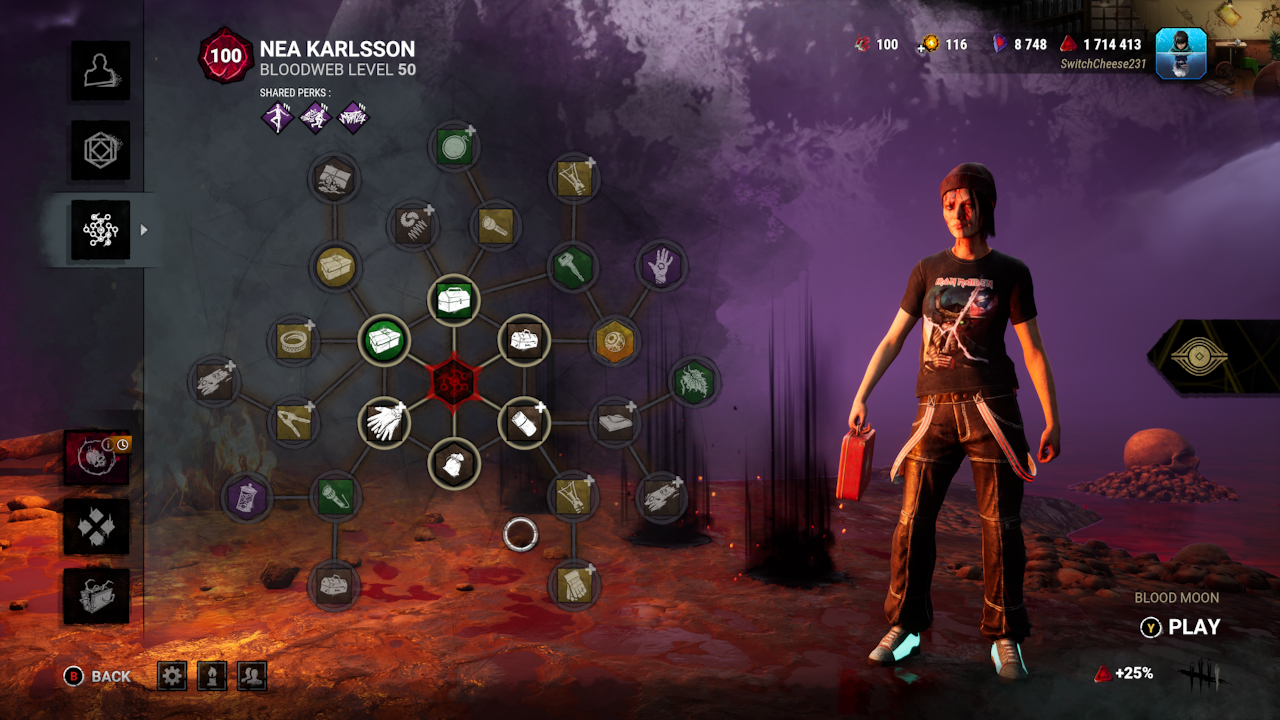Screen dimensions: 1280x720
Task: Open settings with the gear icon
Action: [172, 676]
